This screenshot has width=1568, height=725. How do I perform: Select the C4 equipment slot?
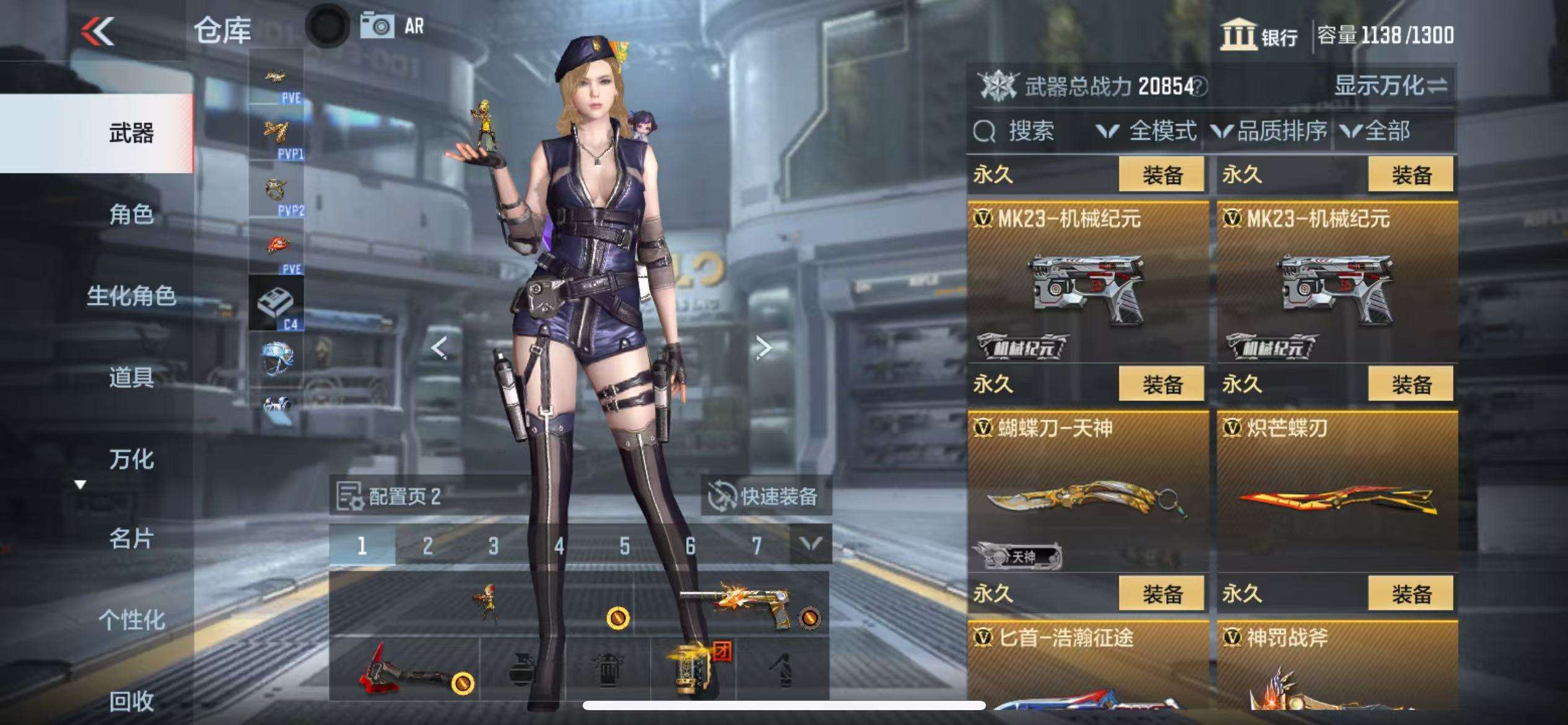point(276,304)
